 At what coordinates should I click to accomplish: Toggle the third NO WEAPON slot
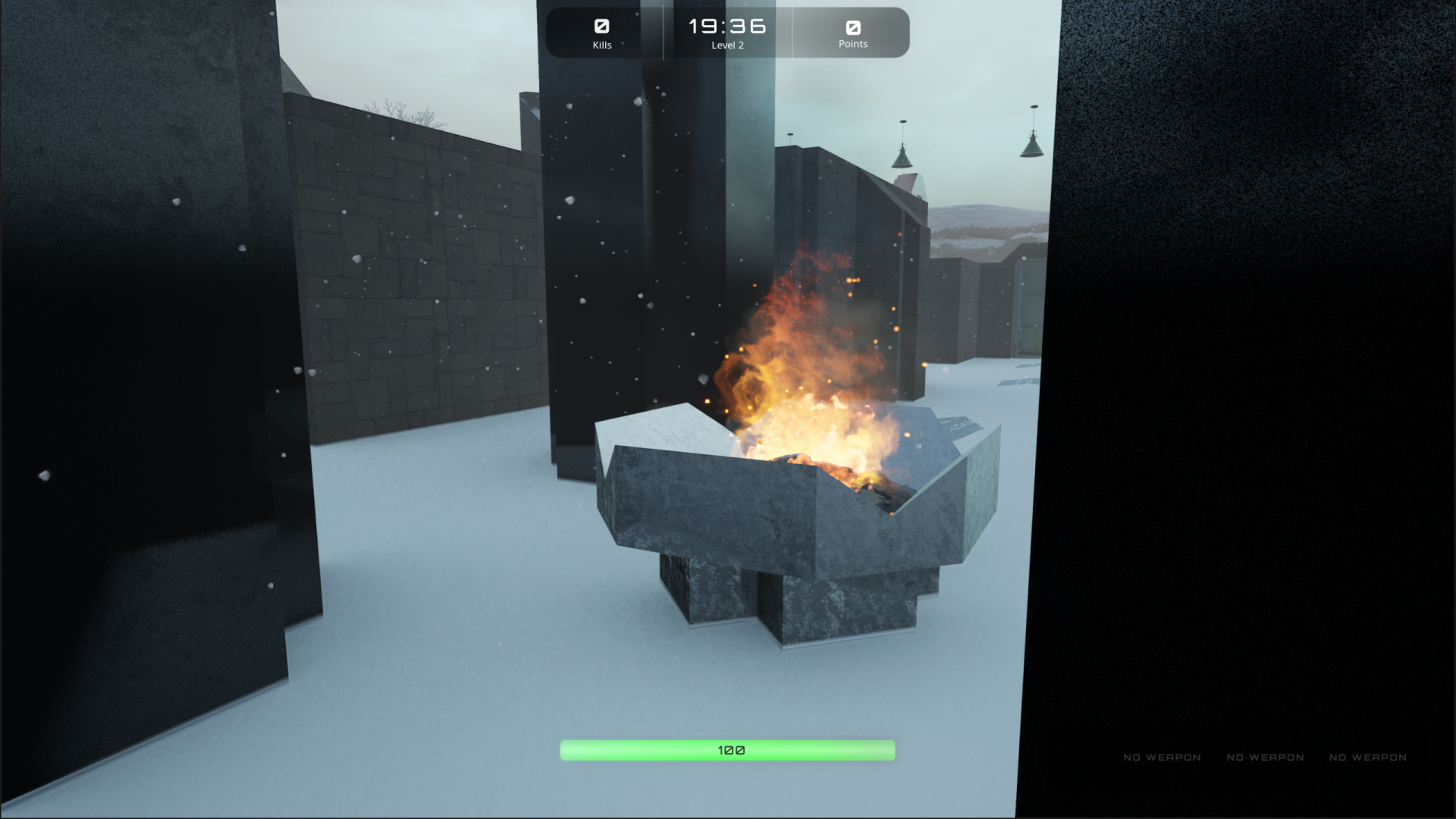coord(1367,758)
